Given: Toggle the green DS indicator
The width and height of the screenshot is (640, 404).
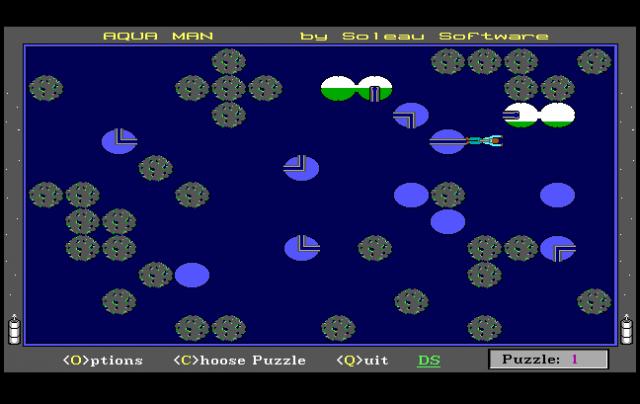Looking at the screenshot, I should pos(428,360).
